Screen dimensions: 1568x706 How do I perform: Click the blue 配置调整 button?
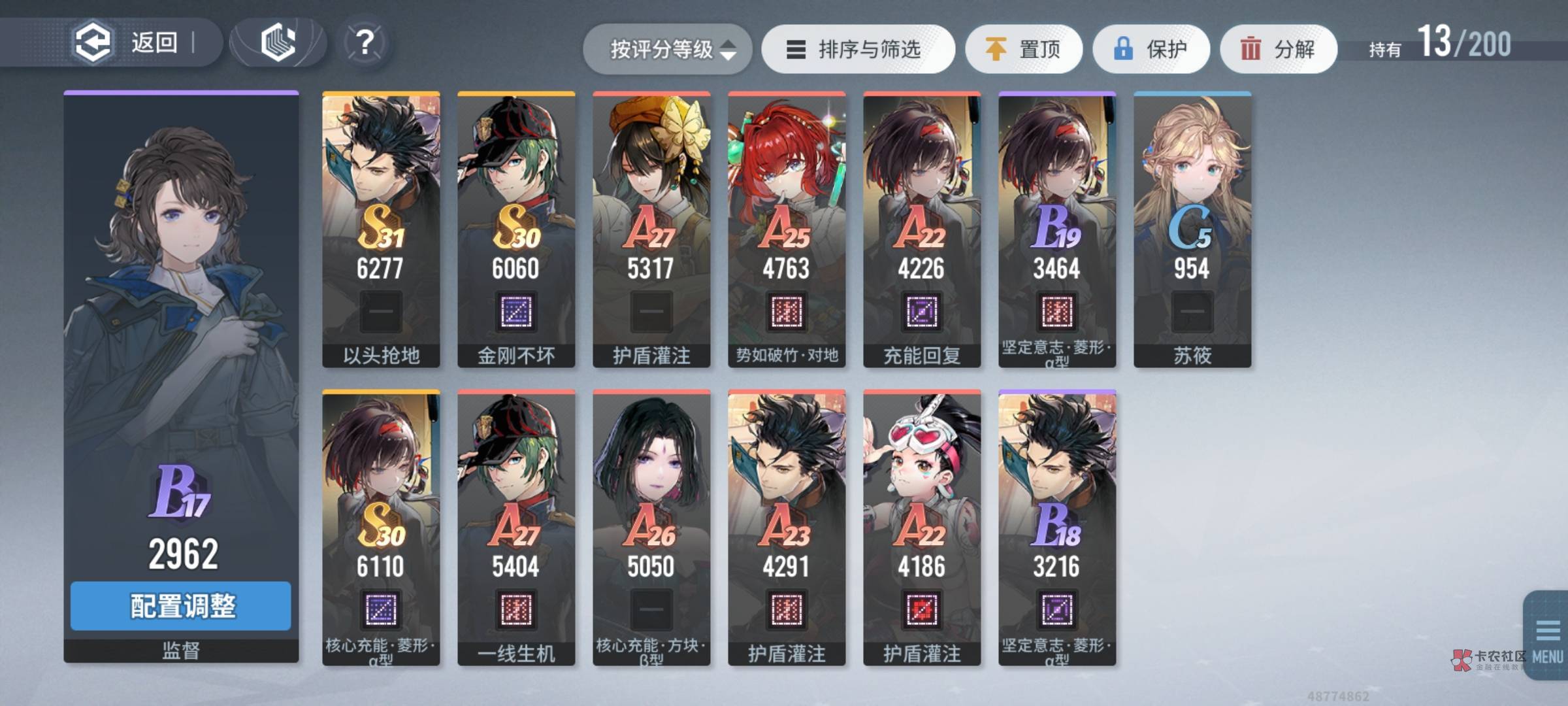click(181, 606)
